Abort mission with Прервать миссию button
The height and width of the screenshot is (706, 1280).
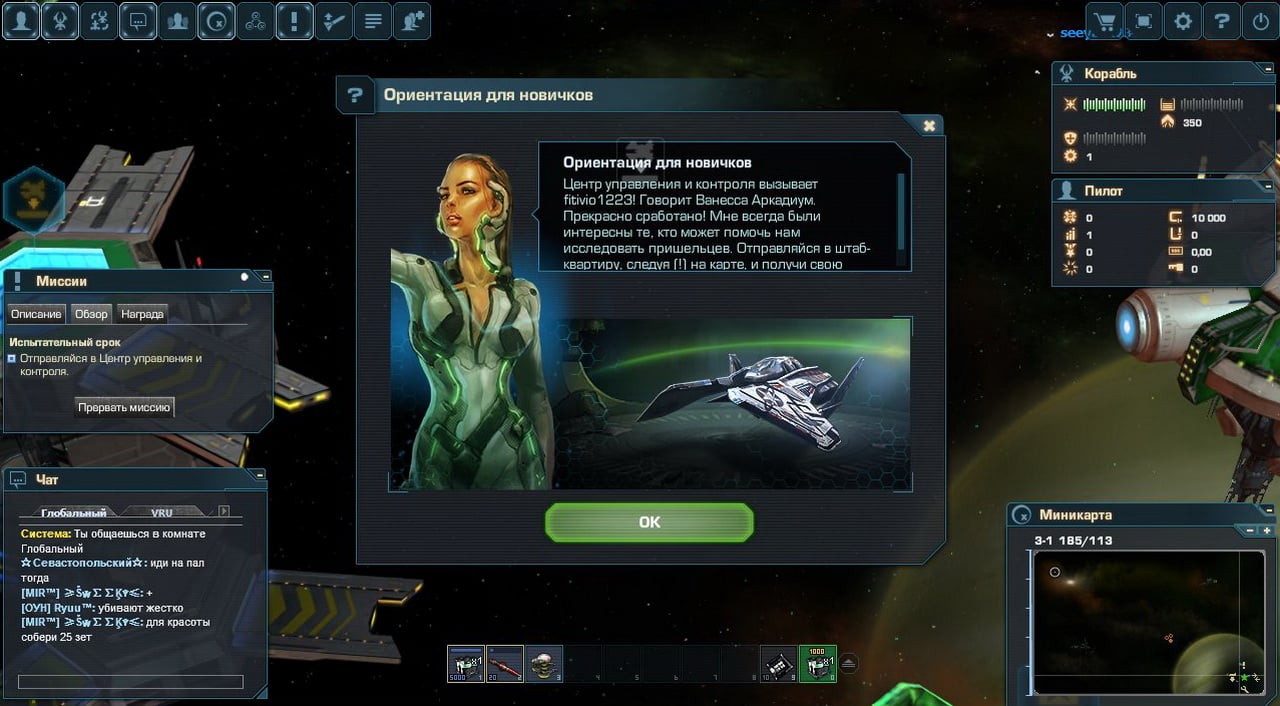click(125, 407)
